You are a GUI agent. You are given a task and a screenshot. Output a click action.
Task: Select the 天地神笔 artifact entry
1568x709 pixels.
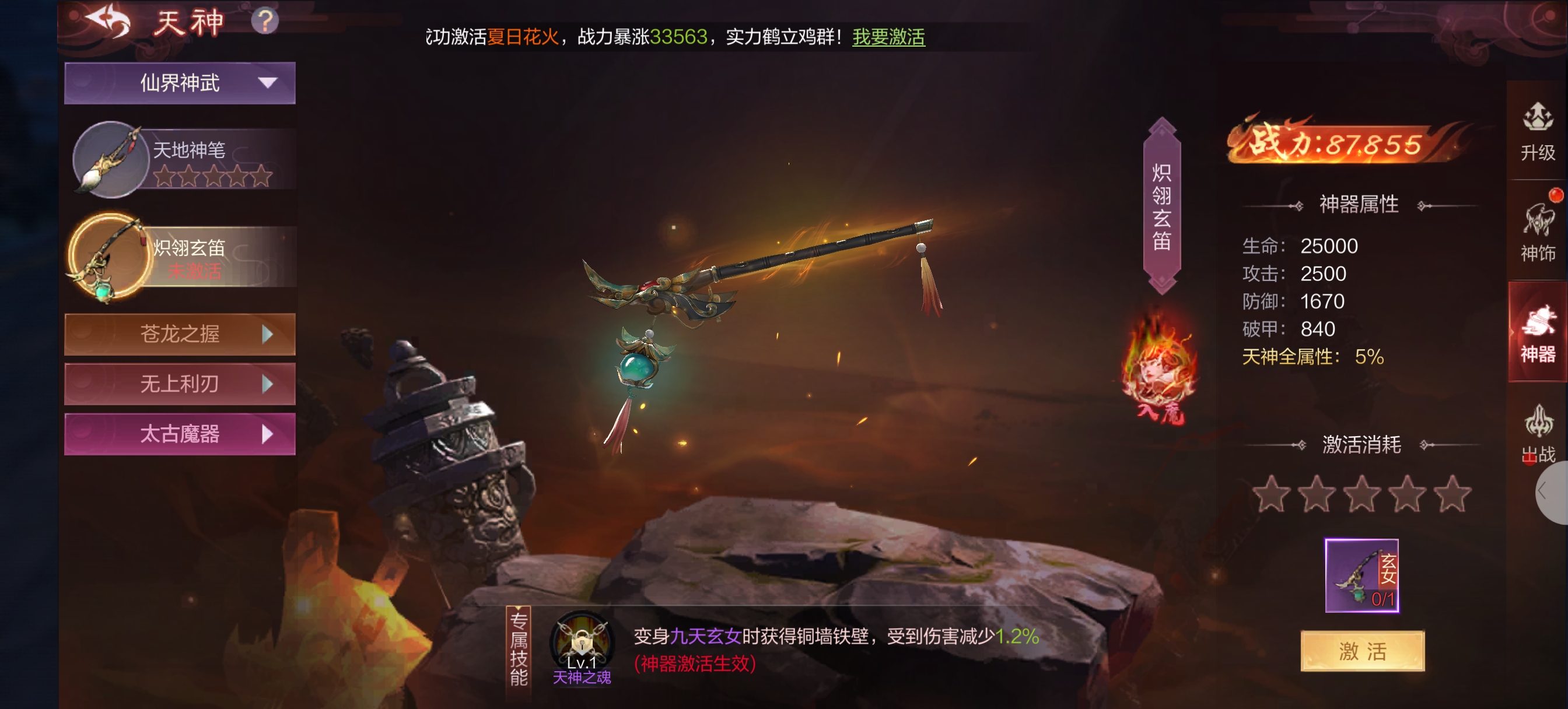coord(183,160)
